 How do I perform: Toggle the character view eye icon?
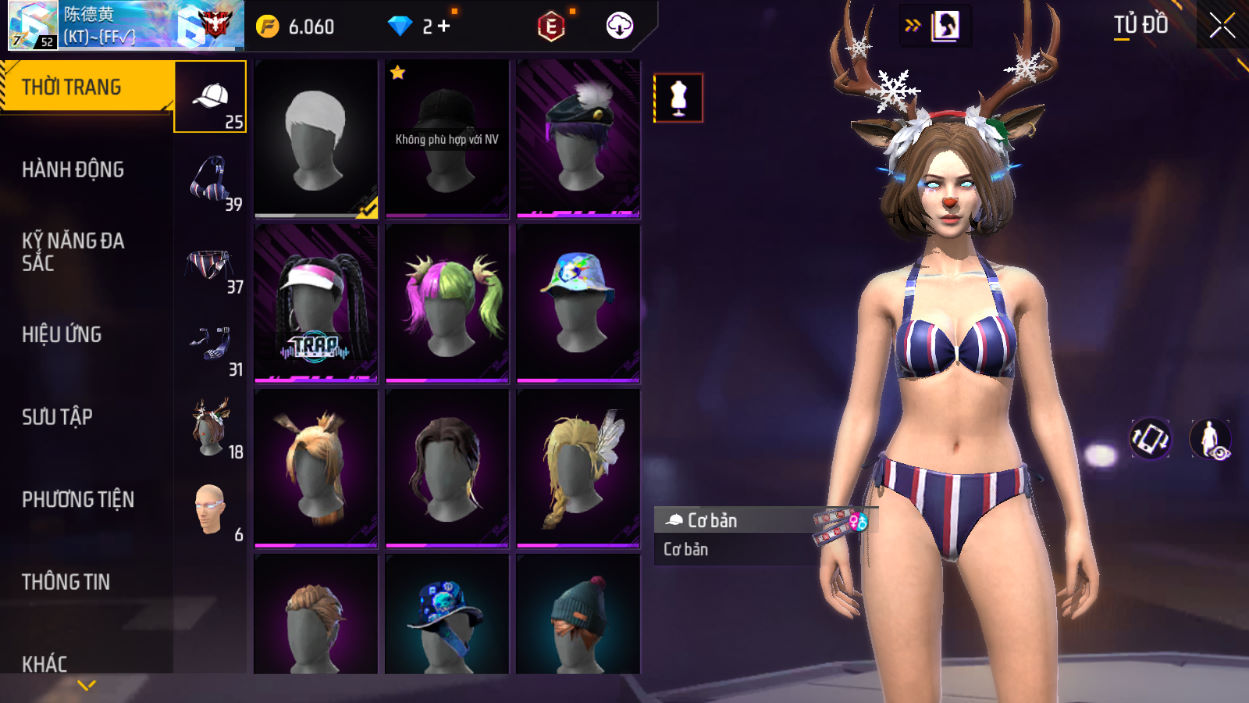pyautogui.click(x=1210, y=440)
